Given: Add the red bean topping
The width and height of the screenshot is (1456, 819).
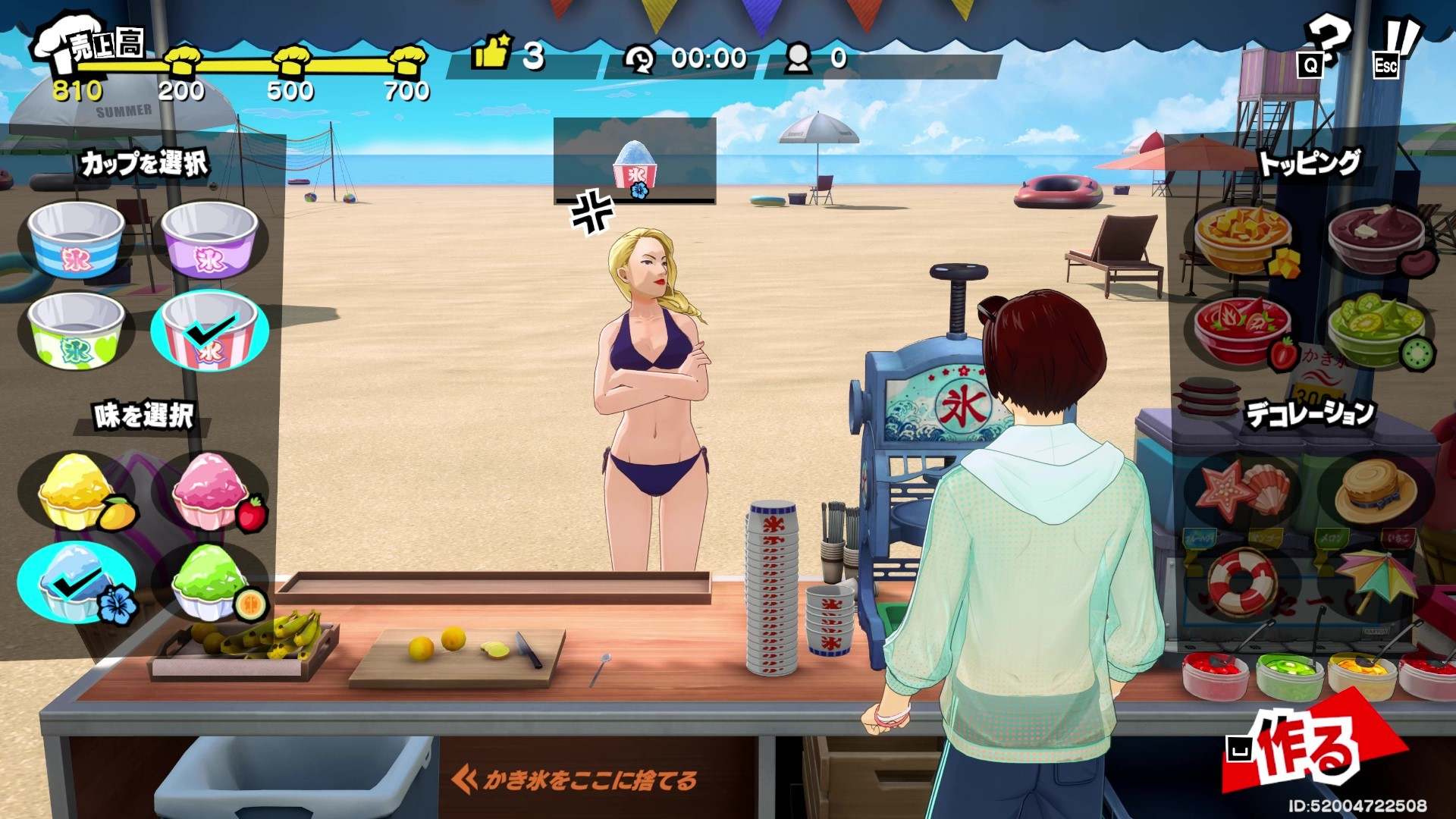Looking at the screenshot, I should 1376,241.
